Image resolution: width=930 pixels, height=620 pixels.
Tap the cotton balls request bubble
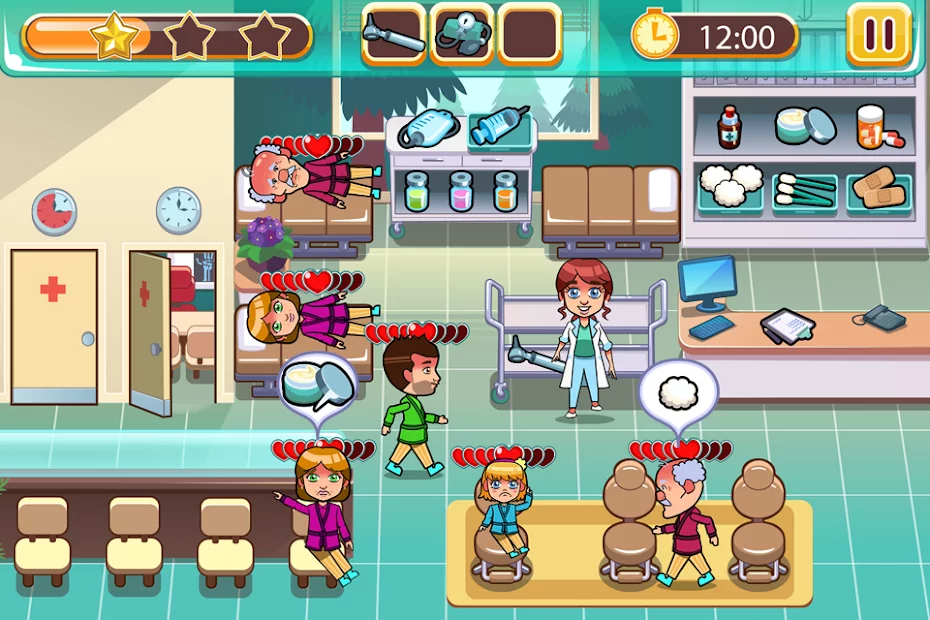tap(678, 390)
